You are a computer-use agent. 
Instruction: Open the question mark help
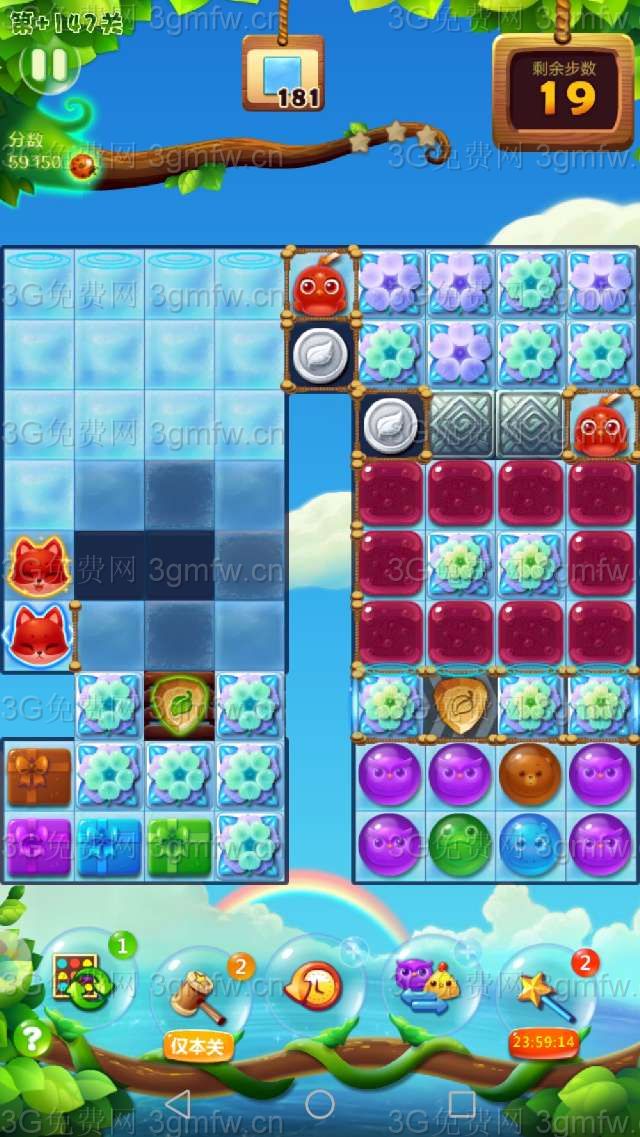(x=32, y=1038)
